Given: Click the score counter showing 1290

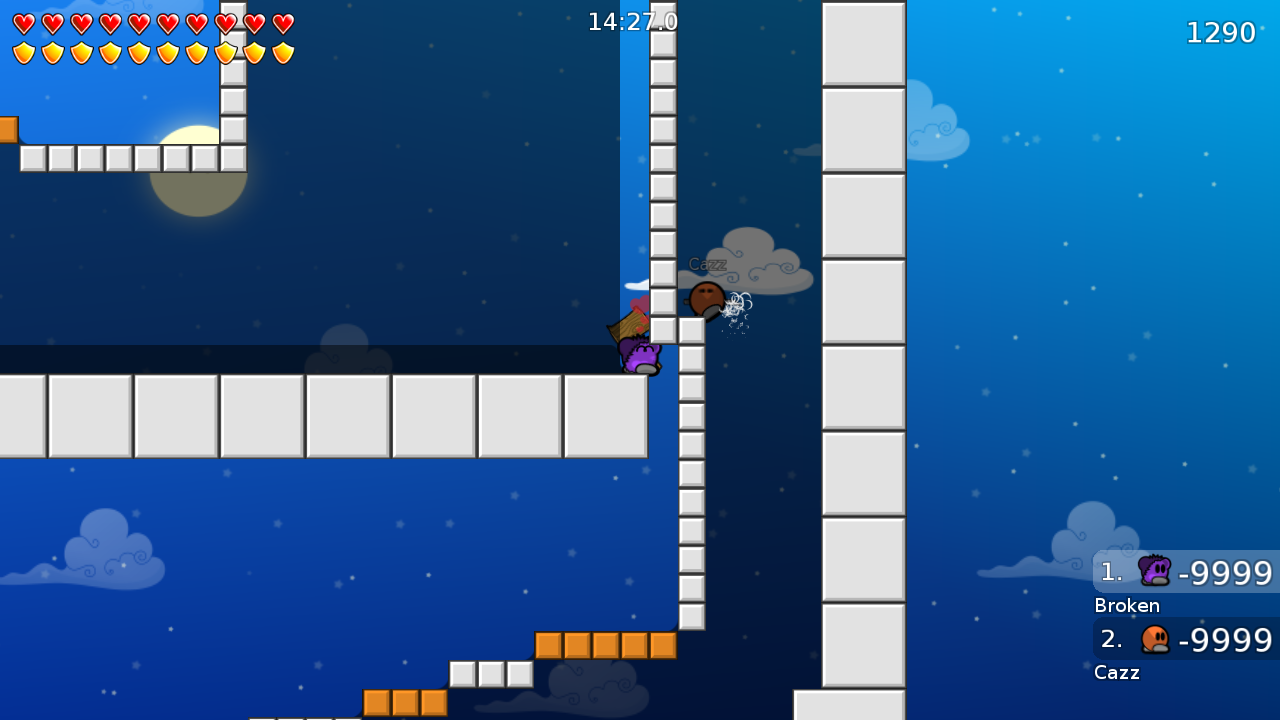Looking at the screenshot, I should coord(1220,32).
